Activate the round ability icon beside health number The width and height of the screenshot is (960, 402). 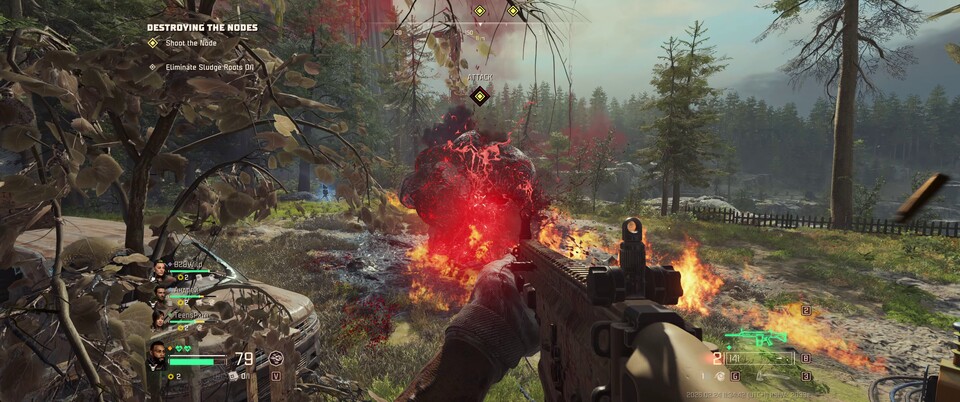[277, 357]
